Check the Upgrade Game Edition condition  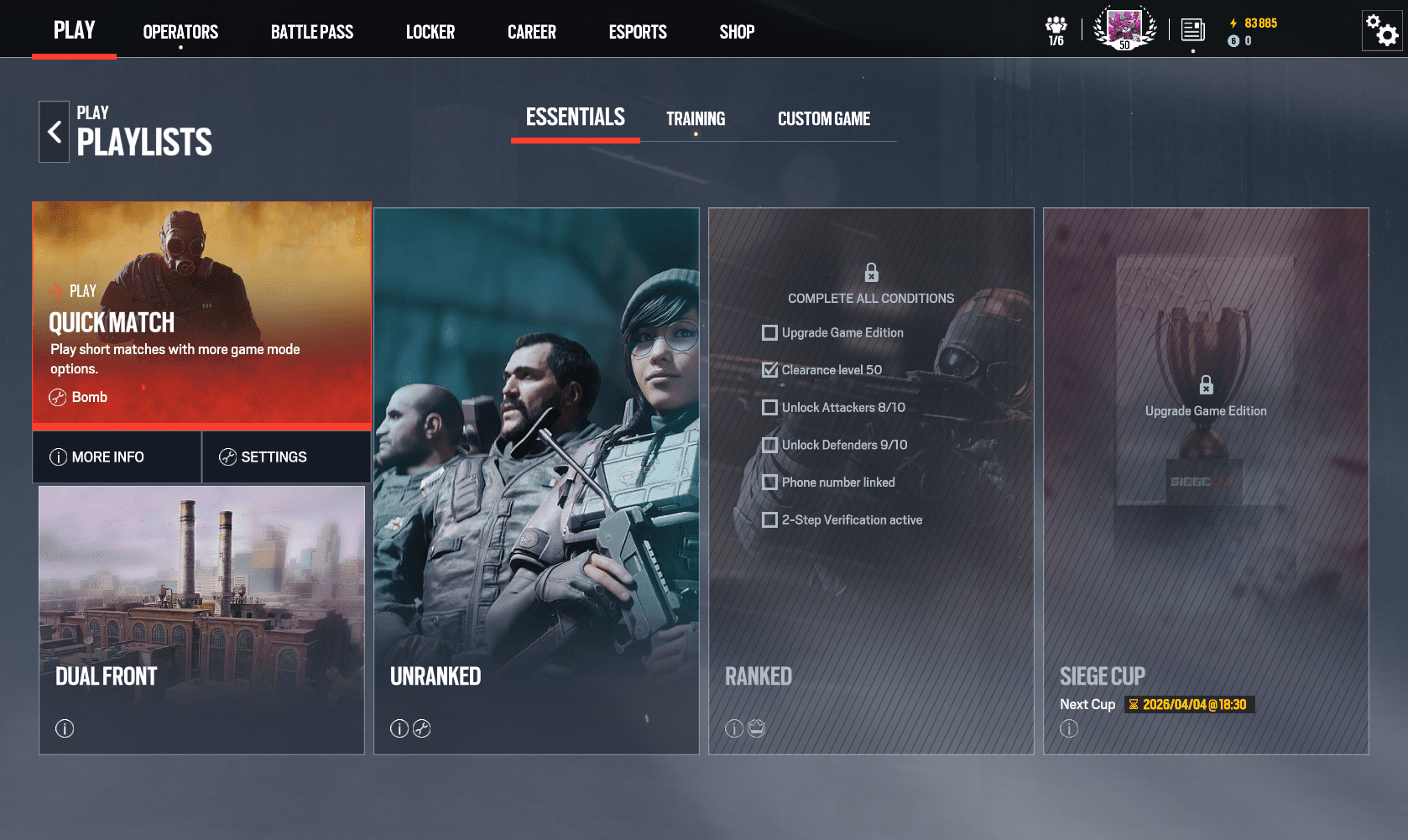coord(769,332)
